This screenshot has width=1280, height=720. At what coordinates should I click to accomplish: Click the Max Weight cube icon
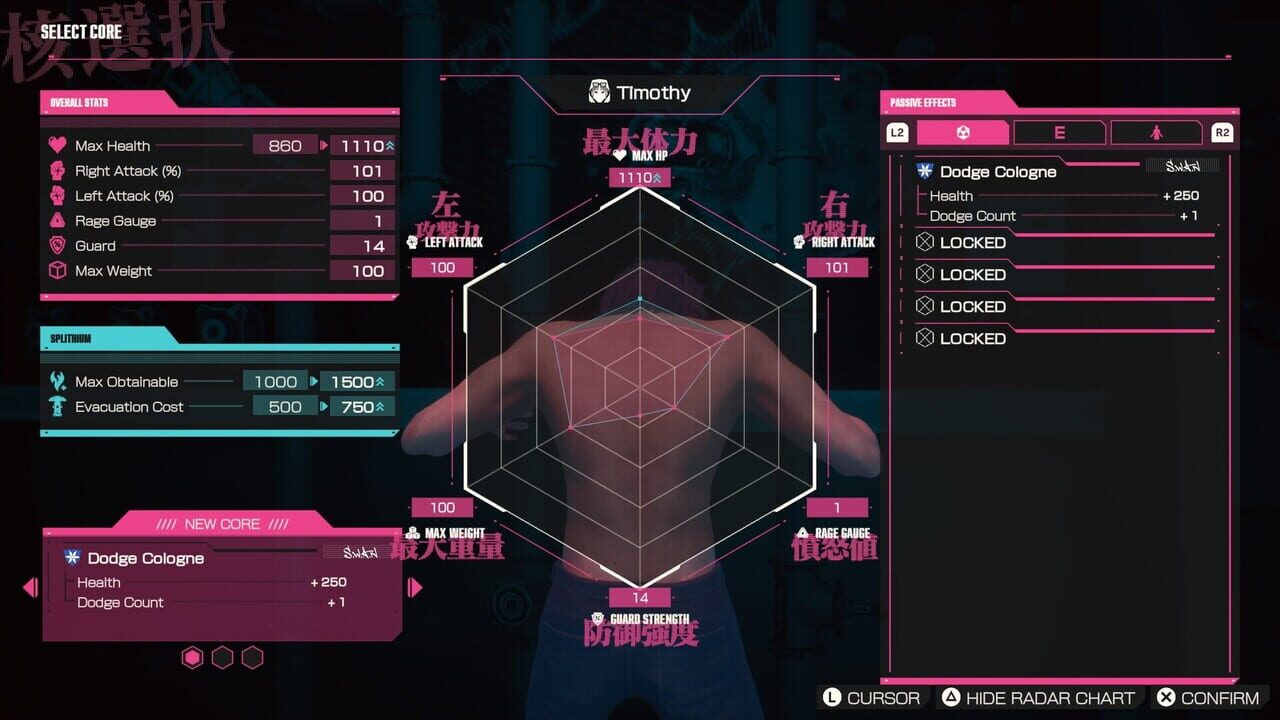[x=60, y=270]
